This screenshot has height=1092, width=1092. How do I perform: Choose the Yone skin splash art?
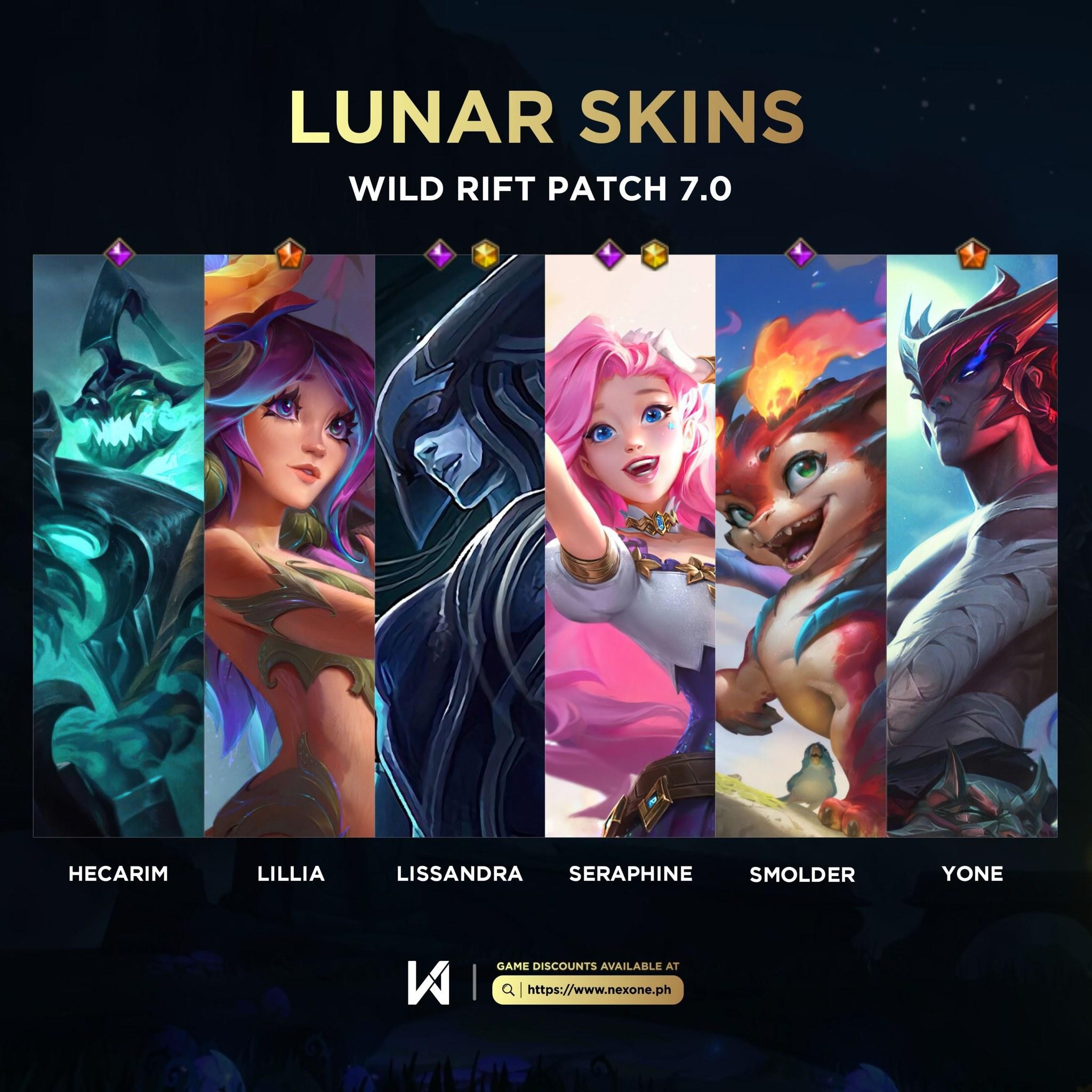tap(972, 545)
